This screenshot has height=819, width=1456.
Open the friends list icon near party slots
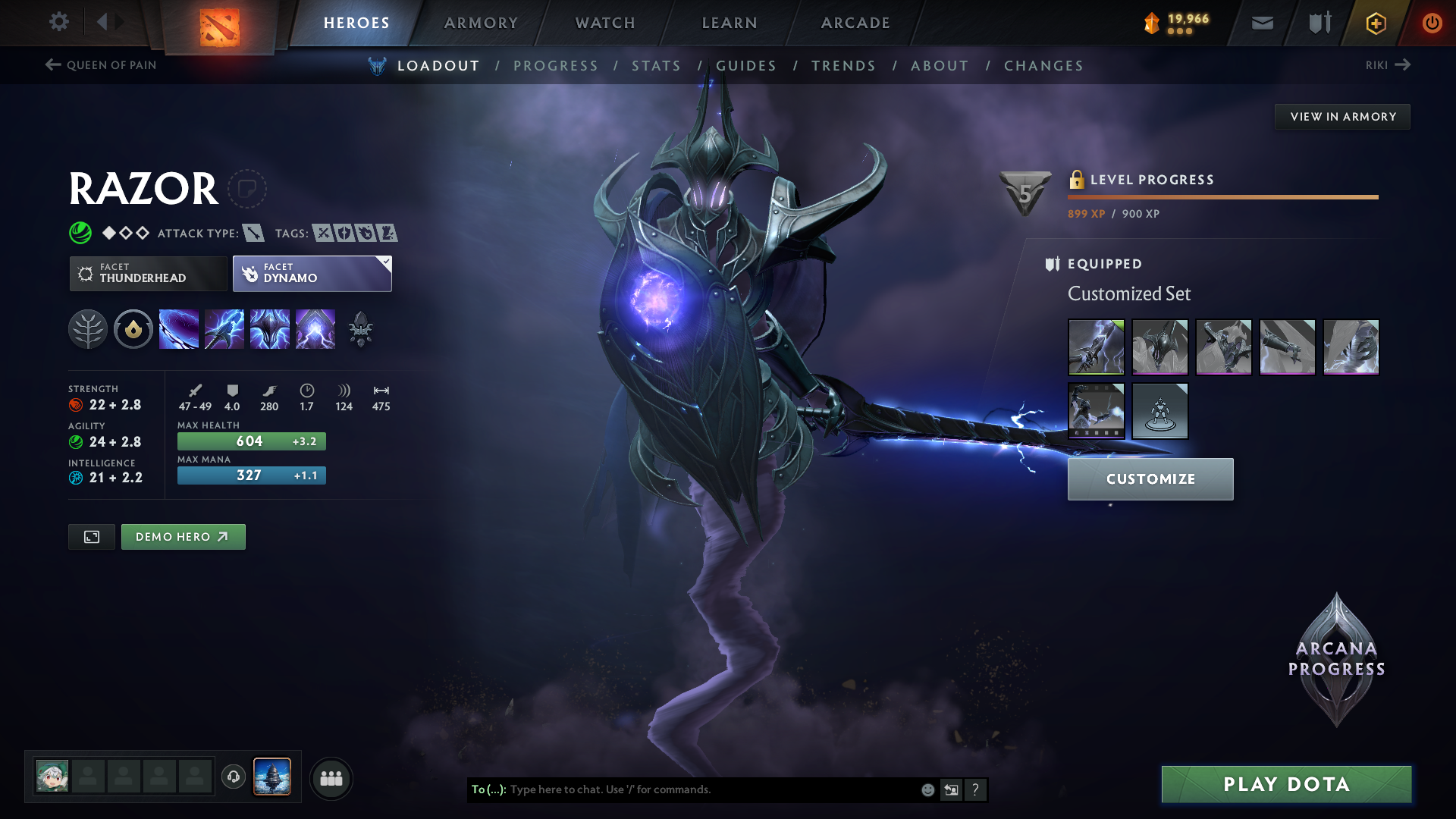[x=331, y=778]
